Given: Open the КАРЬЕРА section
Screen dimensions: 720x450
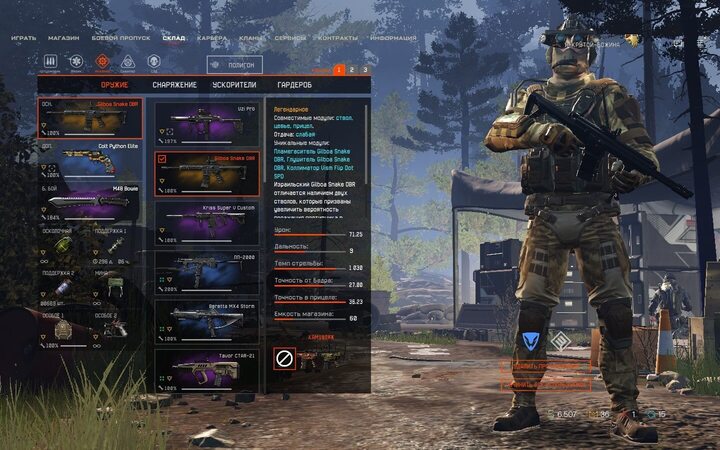Looking at the screenshot, I should coord(211,38).
